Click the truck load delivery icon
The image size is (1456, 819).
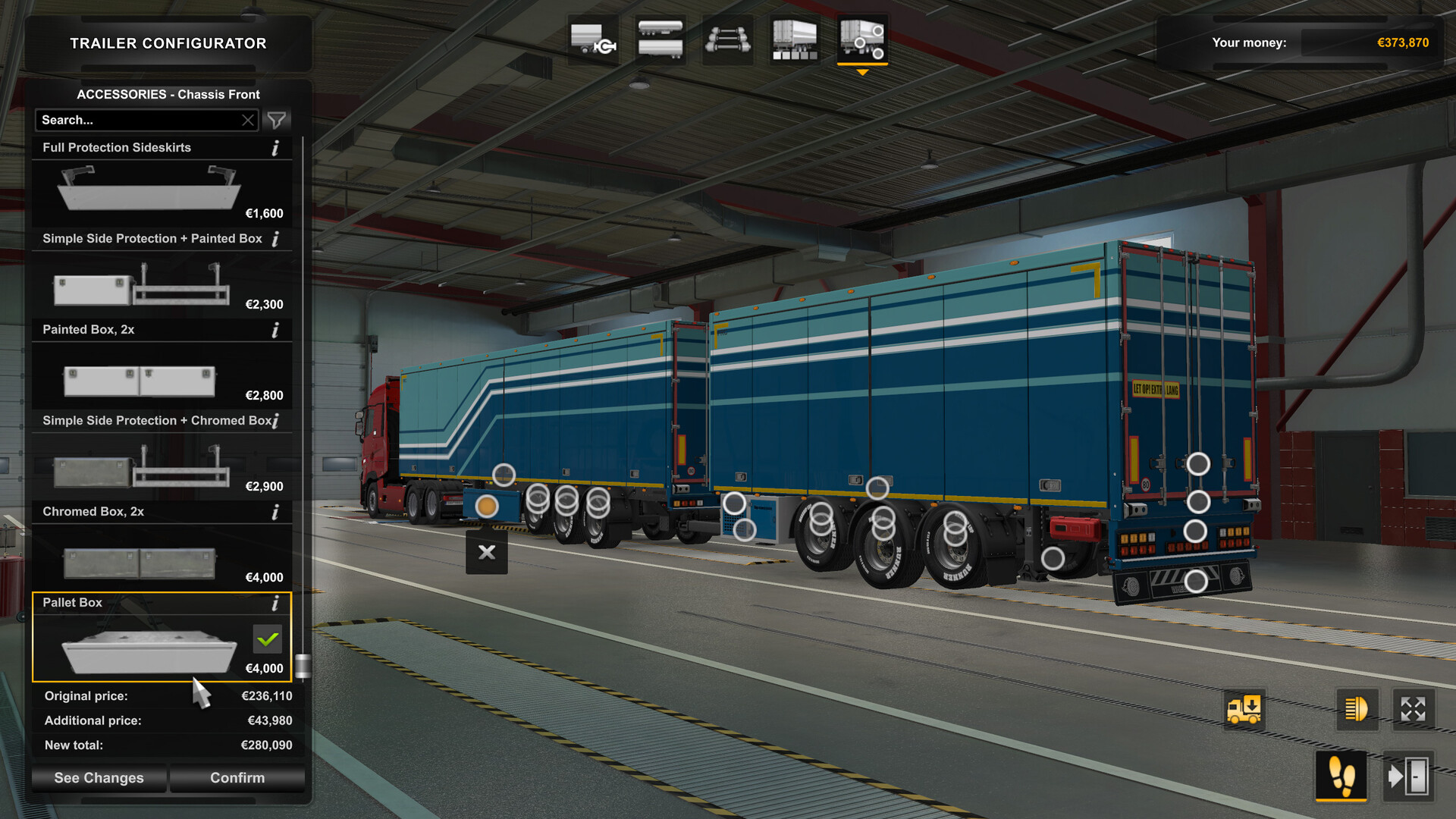click(1244, 711)
